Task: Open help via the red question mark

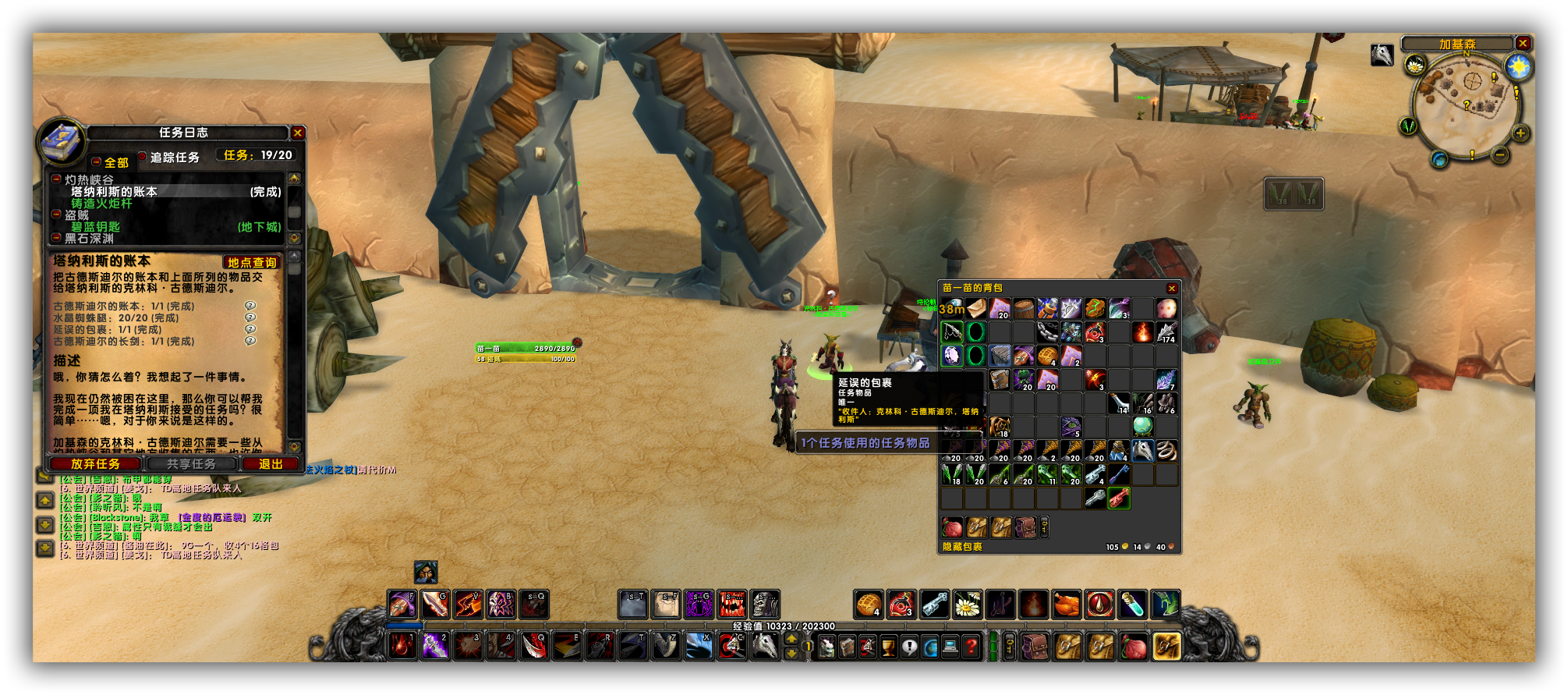Action: tap(971, 647)
